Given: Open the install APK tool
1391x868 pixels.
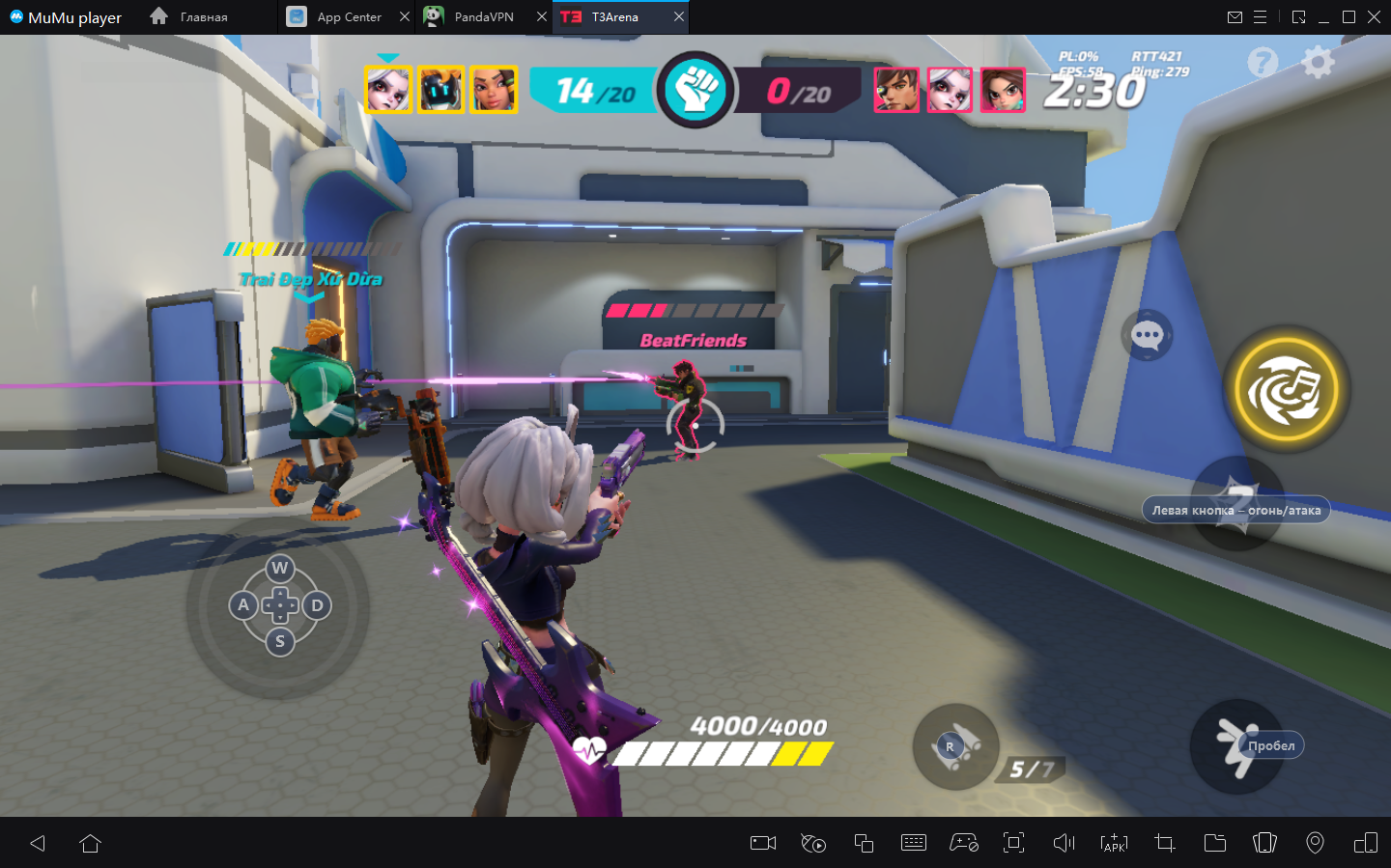Looking at the screenshot, I should (1114, 843).
